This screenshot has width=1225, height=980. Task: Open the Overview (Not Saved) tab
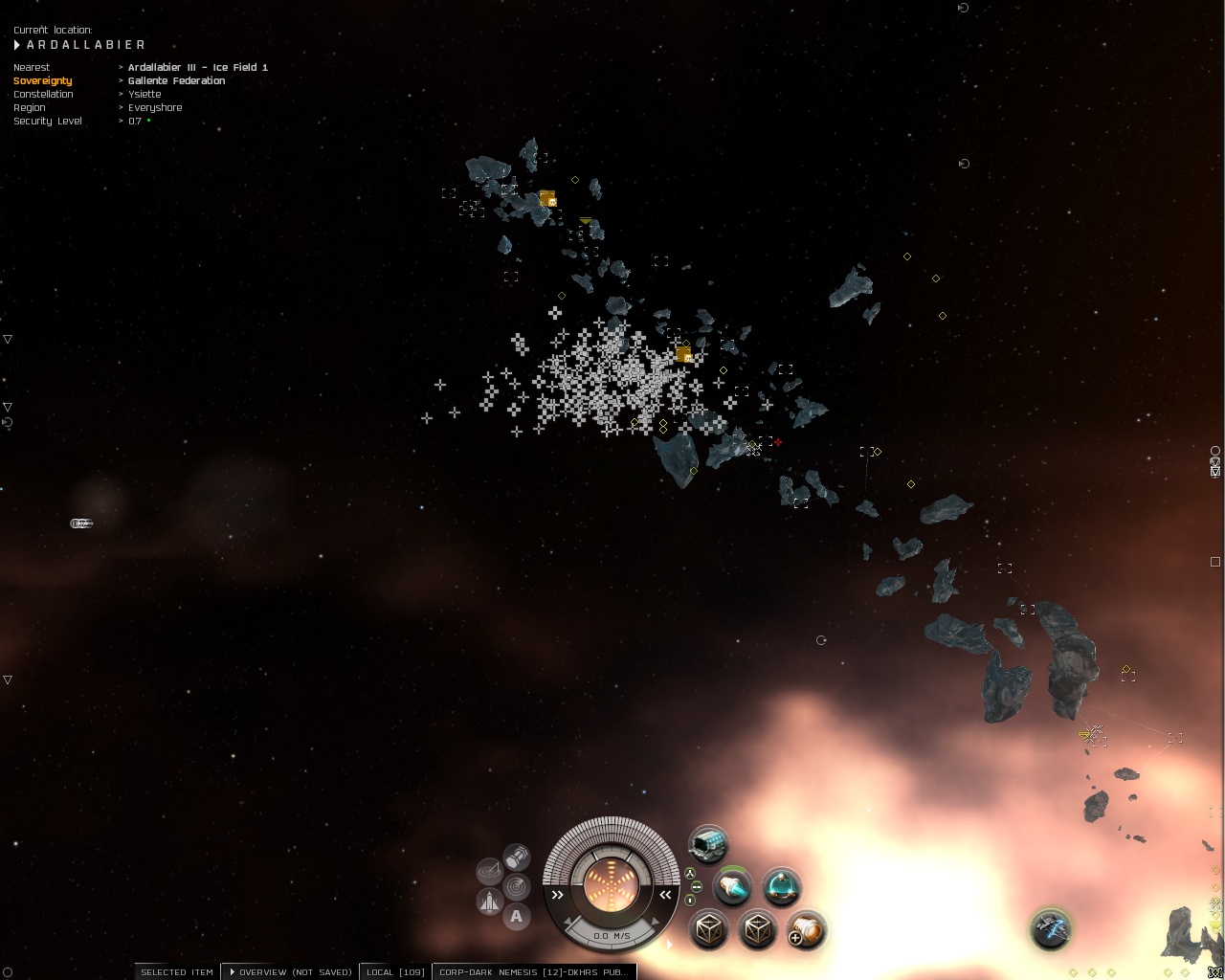point(290,971)
